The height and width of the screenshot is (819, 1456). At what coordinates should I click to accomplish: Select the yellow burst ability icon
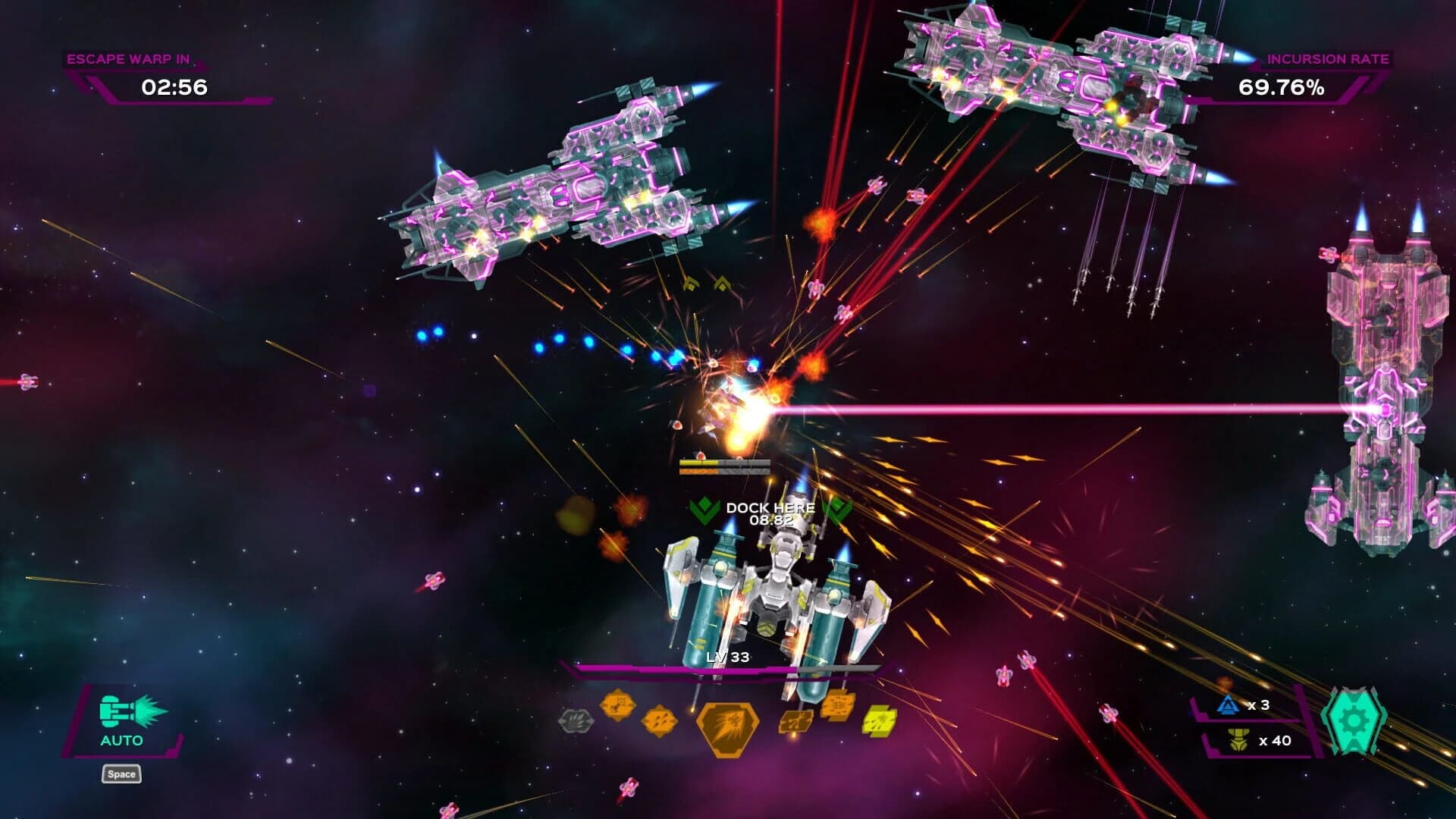pyautogui.click(x=877, y=719)
